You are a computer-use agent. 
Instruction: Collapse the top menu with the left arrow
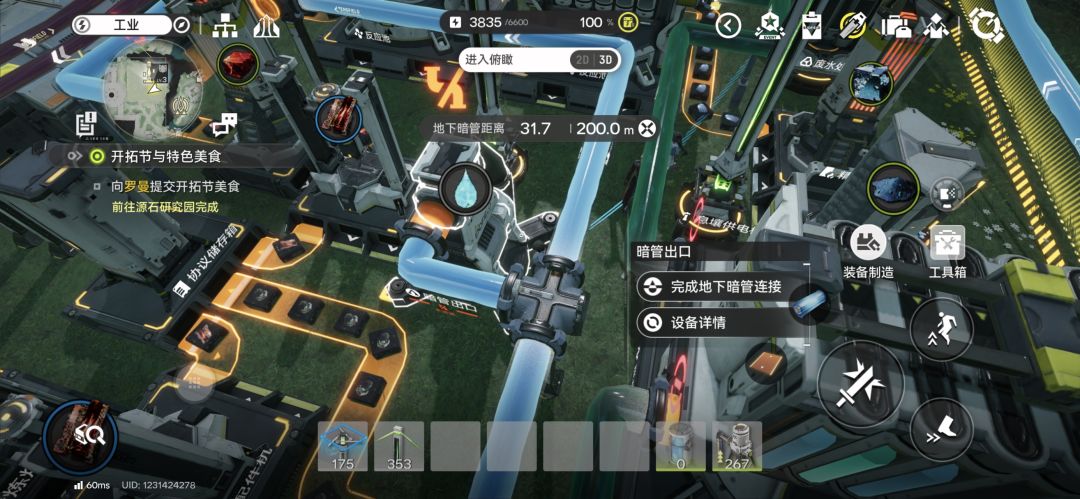(x=728, y=25)
